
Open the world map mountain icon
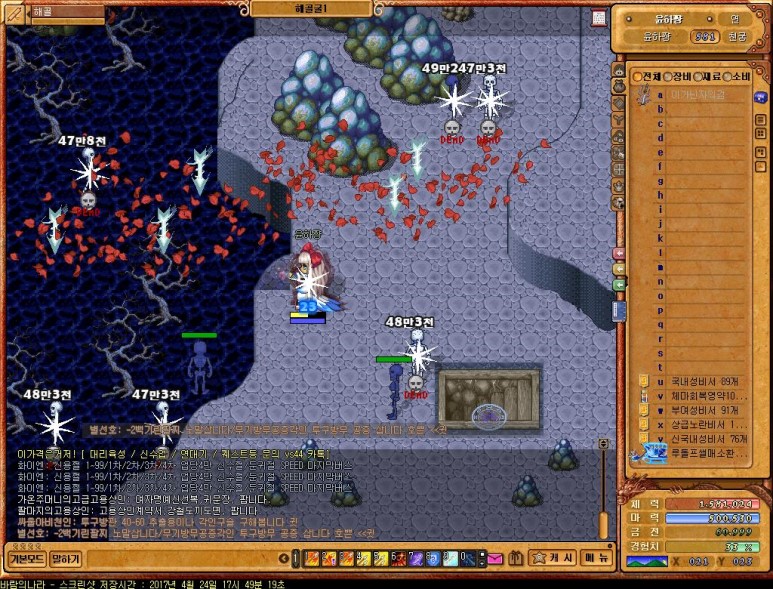646,562
